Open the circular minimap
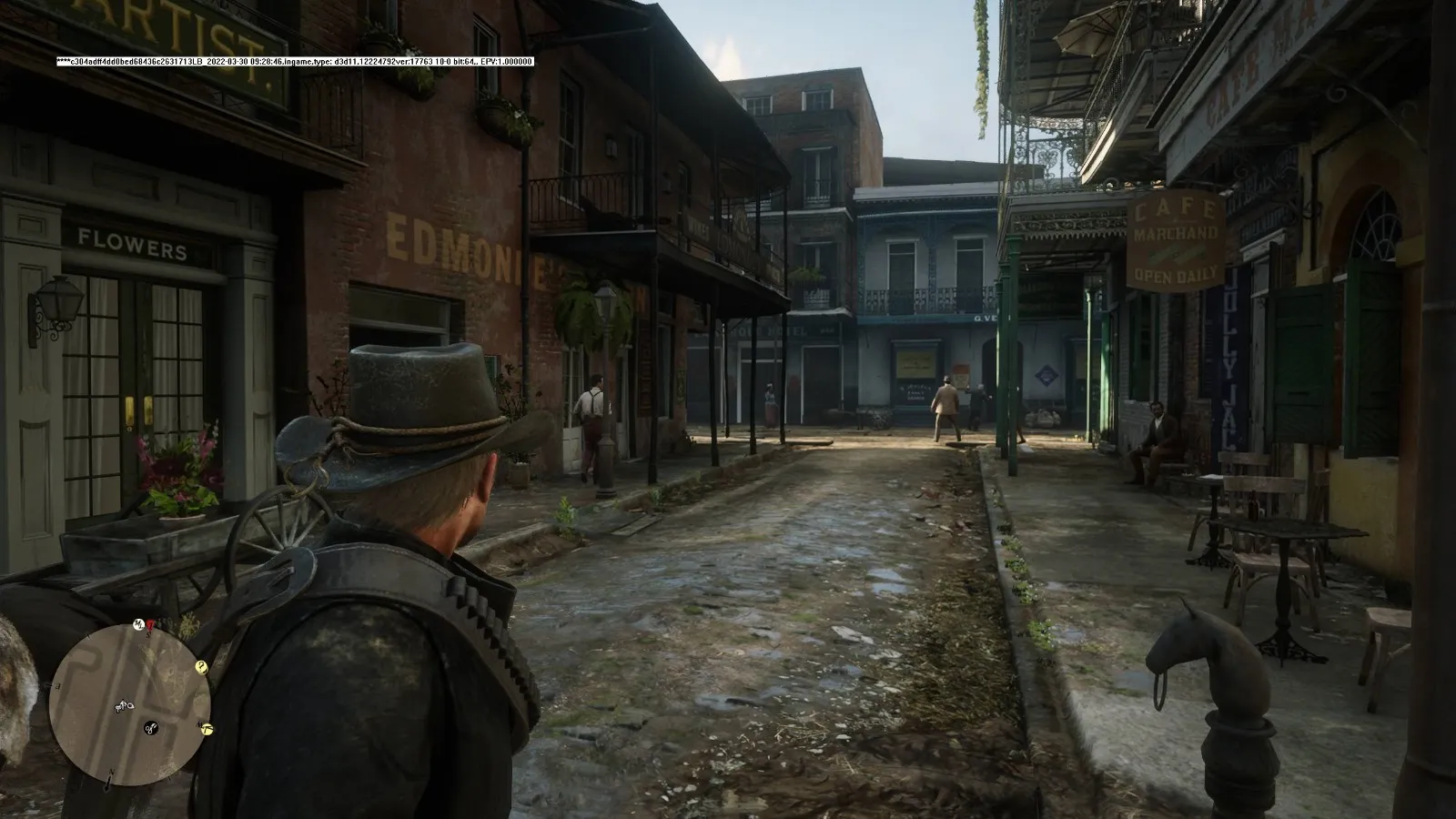 click(x=130, y=703)
